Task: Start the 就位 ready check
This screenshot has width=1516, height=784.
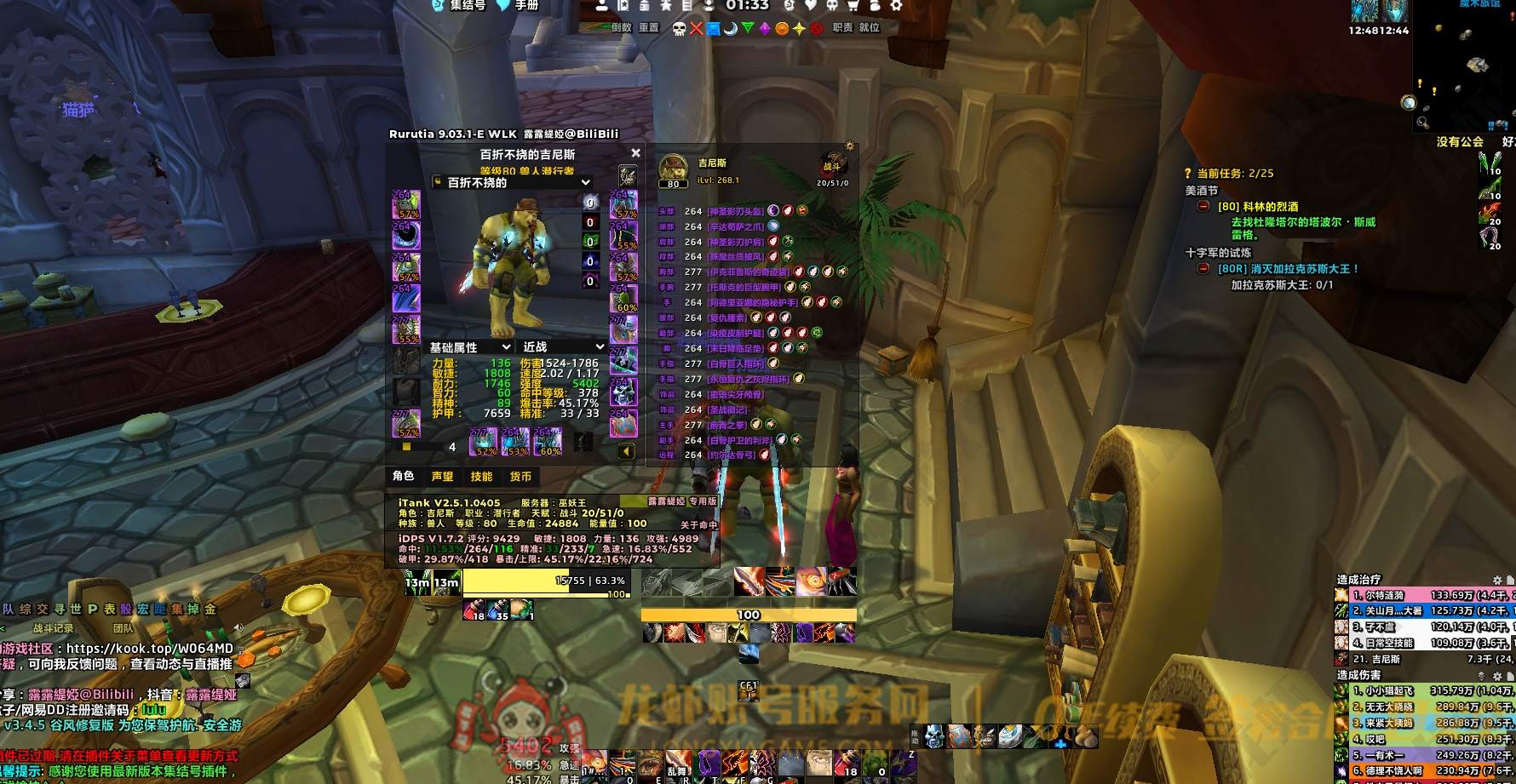Action: pos(870,27)
